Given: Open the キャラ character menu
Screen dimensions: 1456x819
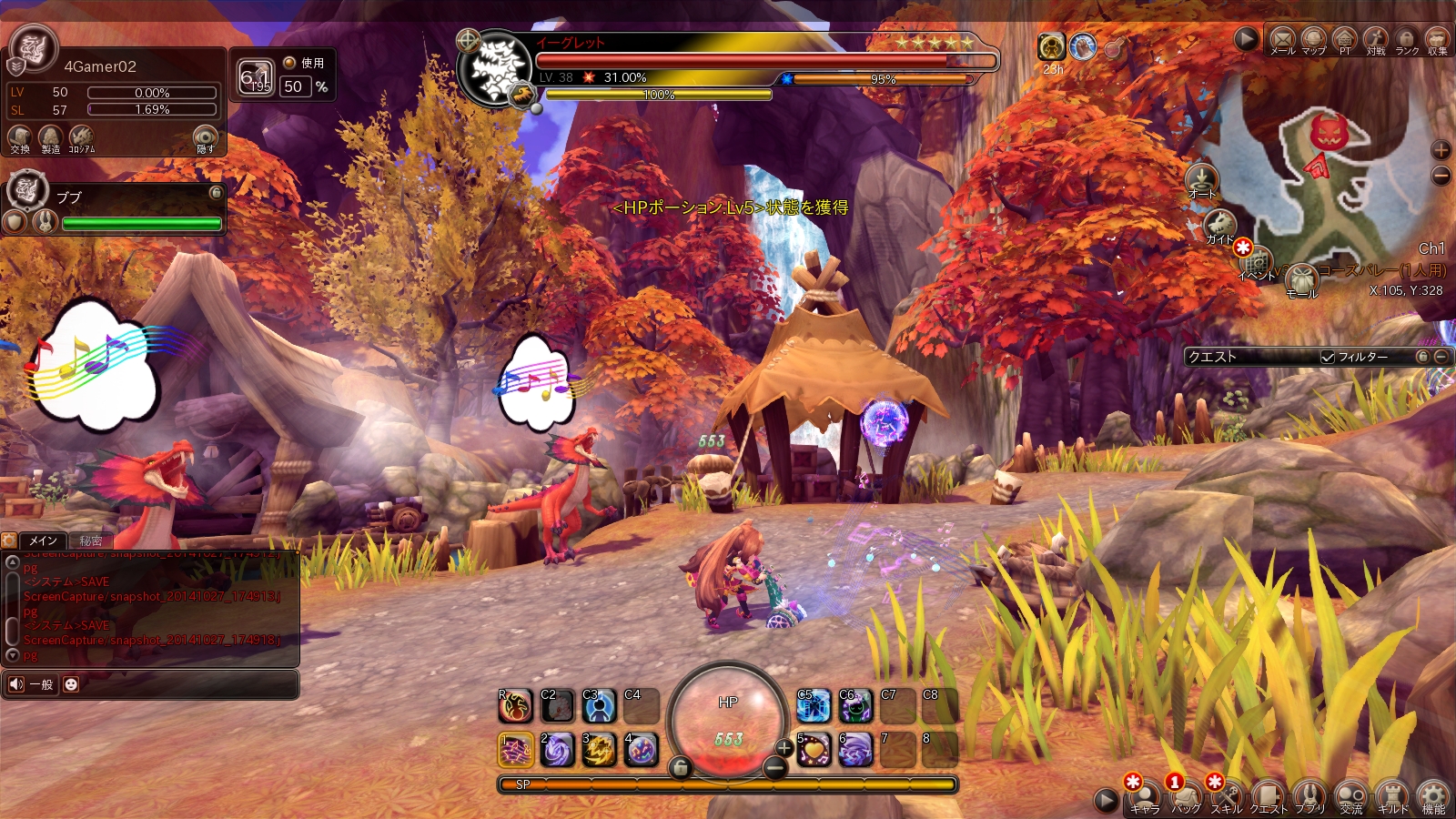Looking at the screenshot, I should (1144, 796).
